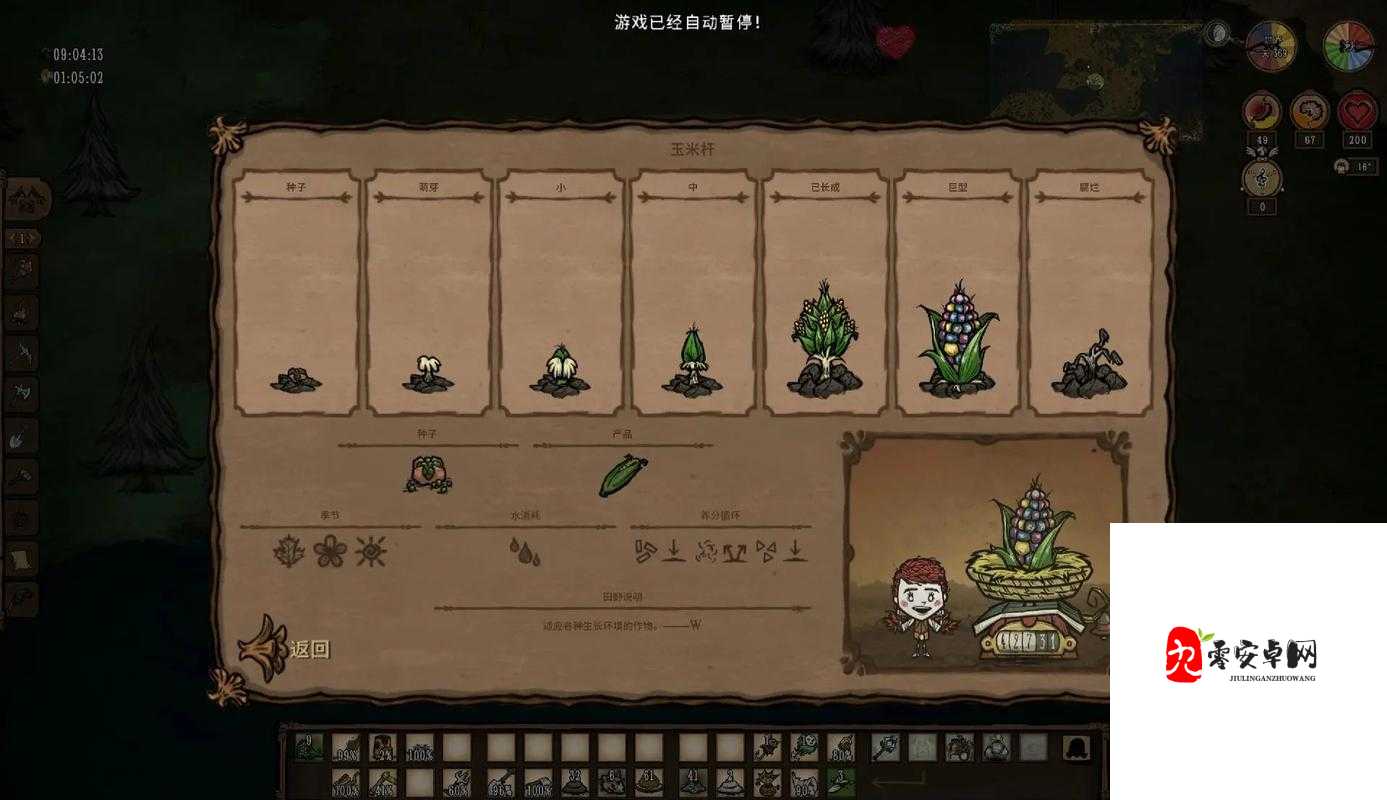Select the 腐烂 rotten stage card
The image size is (1387, 800).
tap(1089, 293)
